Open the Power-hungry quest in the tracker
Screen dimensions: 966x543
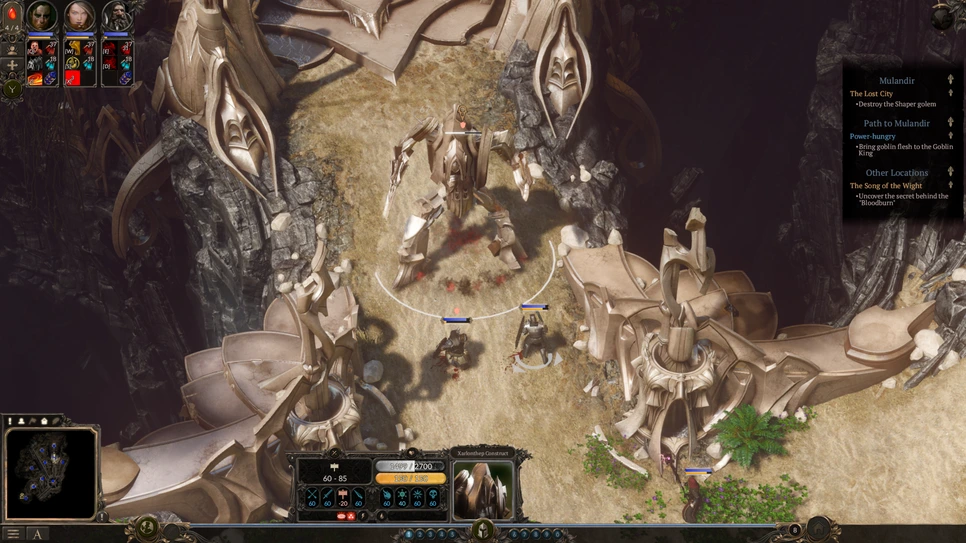[x=872, y=136]
